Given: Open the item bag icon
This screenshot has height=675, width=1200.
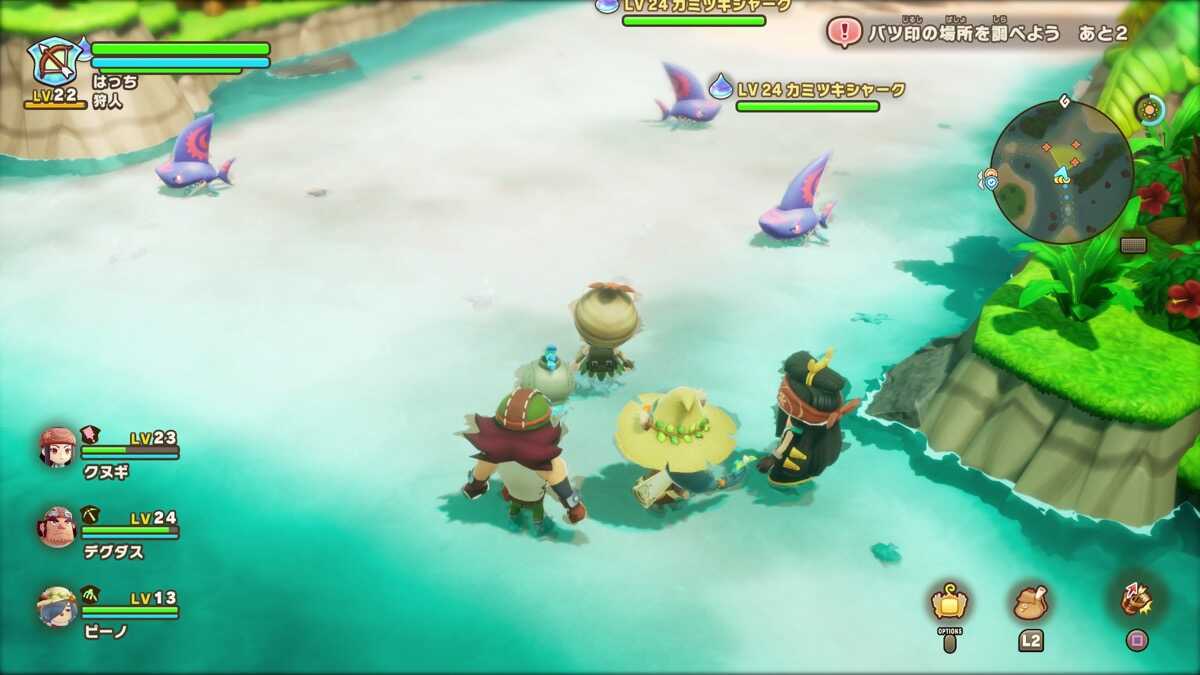Looking at the screenshot, I should [1030, 602].
